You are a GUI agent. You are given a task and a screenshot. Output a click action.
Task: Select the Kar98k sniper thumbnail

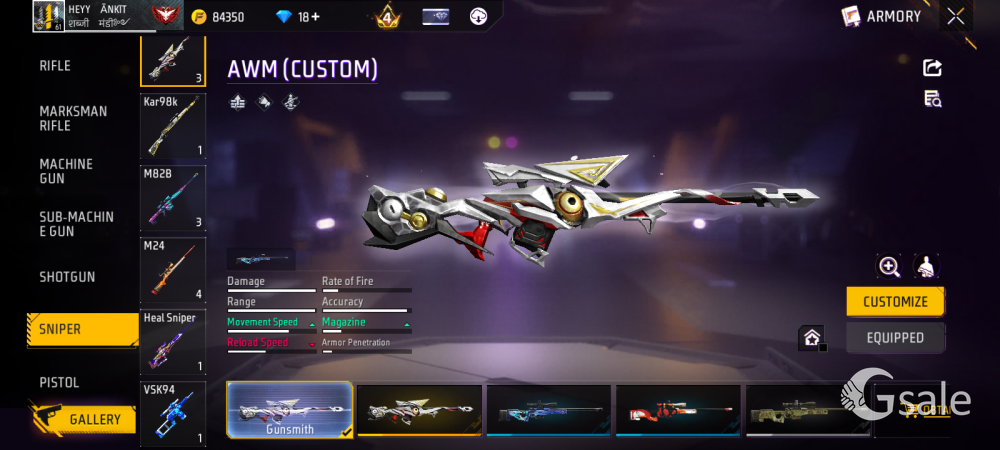pyautogui.click(x=173, y=126)
